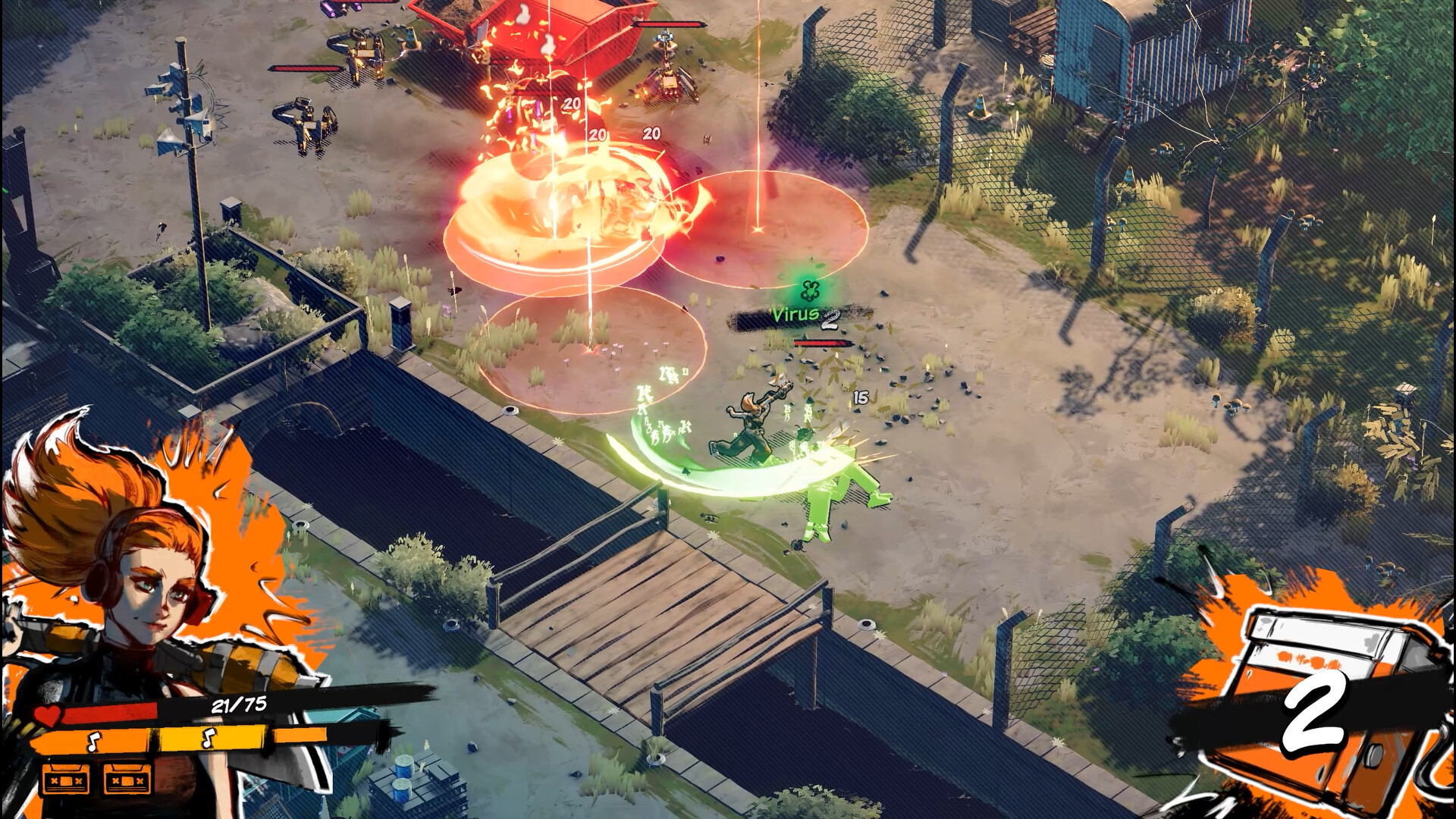This screenshot has width=1456, height=819.
Task: Click the damage number 15
Action: tap(861, 396)
